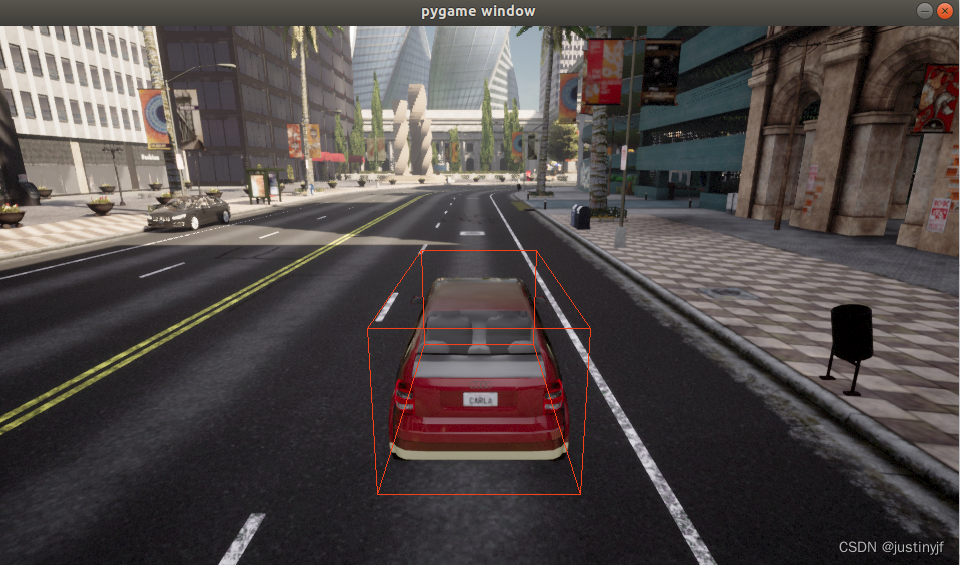
Task: Minimize the pygame window
Action: coord(924,10)
